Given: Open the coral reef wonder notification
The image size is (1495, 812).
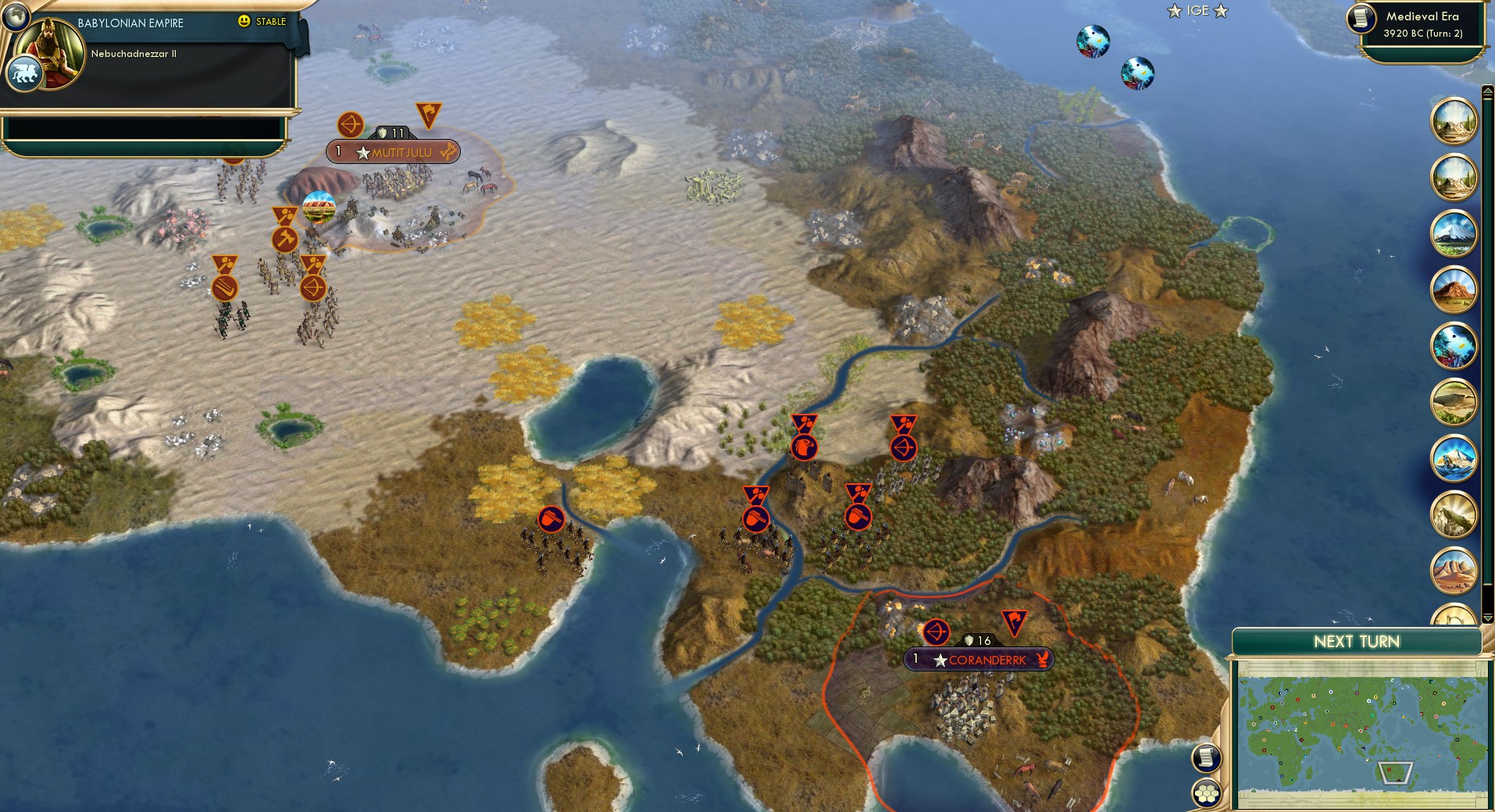Looking at the screenshot, I should coord(1454,346).
